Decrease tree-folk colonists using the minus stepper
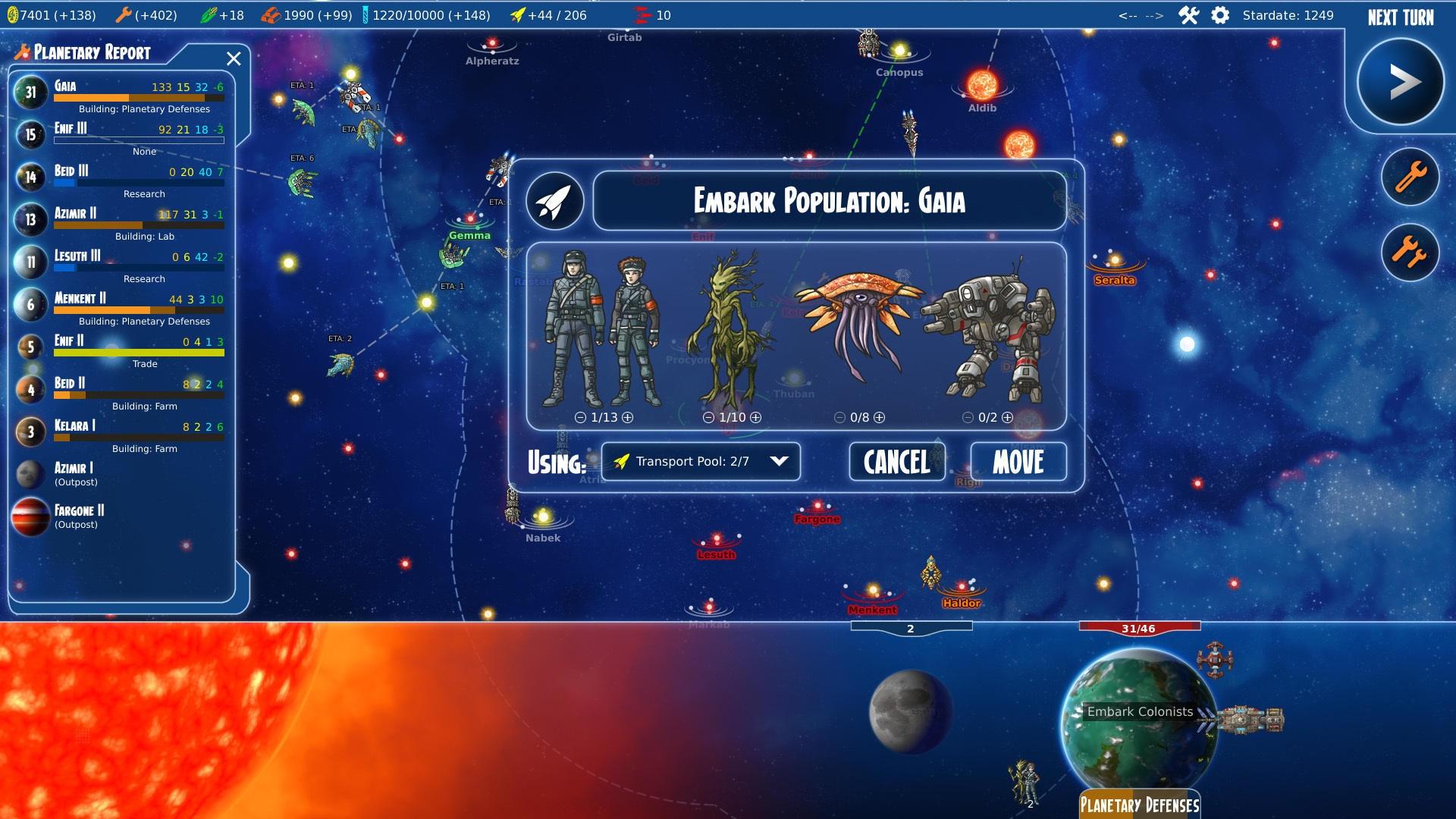Viewport: 1456px width, 819px height. click(x=708, y=416)
